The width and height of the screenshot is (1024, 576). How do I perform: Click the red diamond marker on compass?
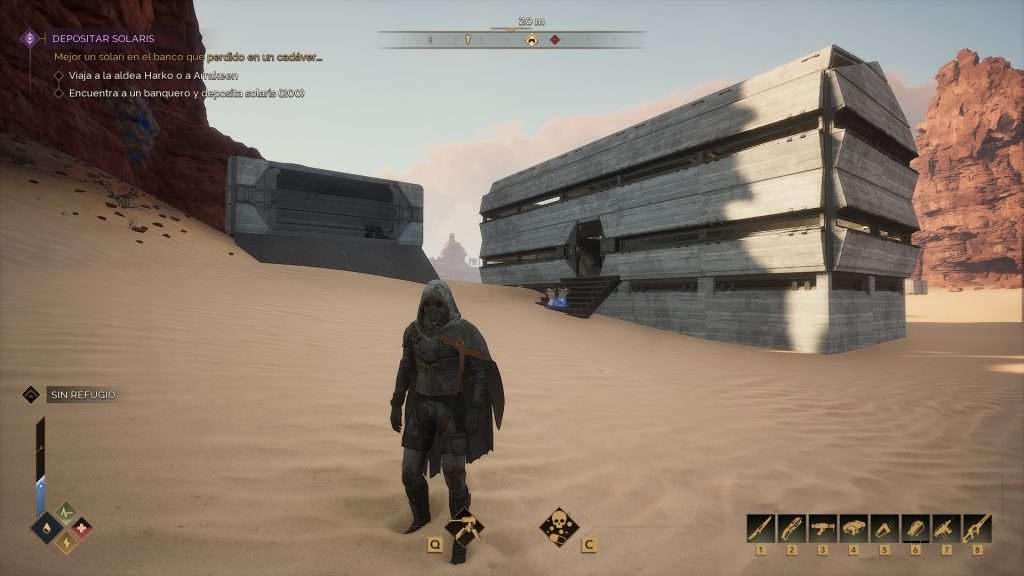pyautogui.click(x=555, y=40)
